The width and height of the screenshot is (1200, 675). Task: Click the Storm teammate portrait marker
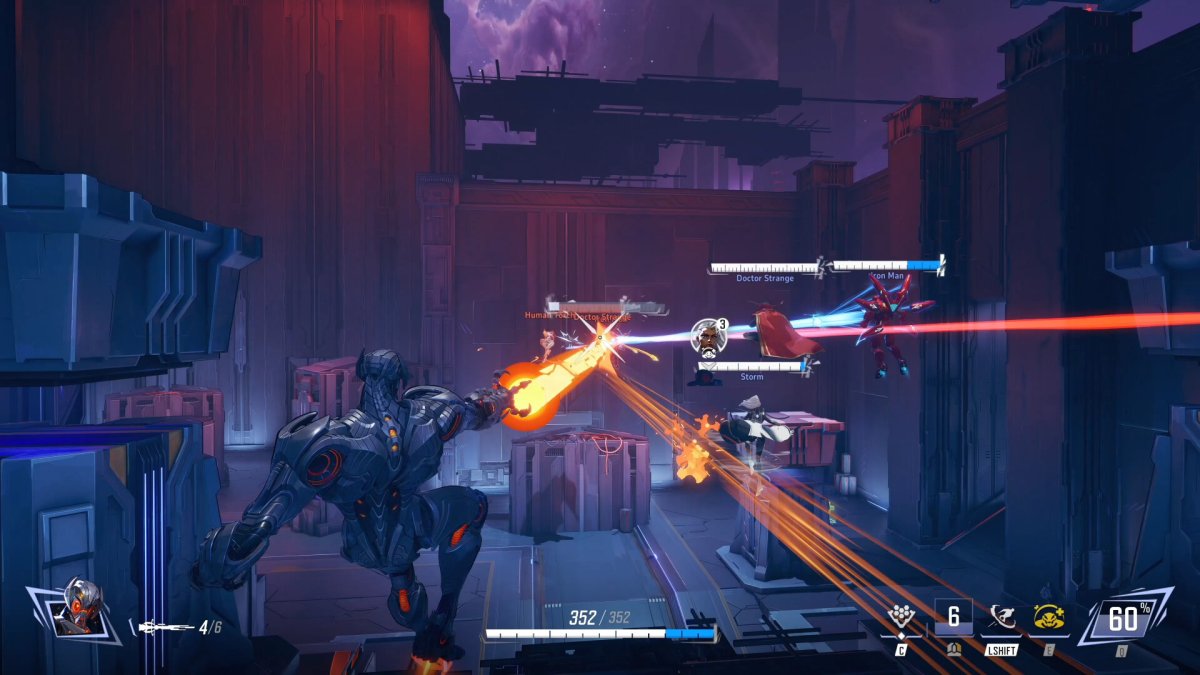click(709, 337)
